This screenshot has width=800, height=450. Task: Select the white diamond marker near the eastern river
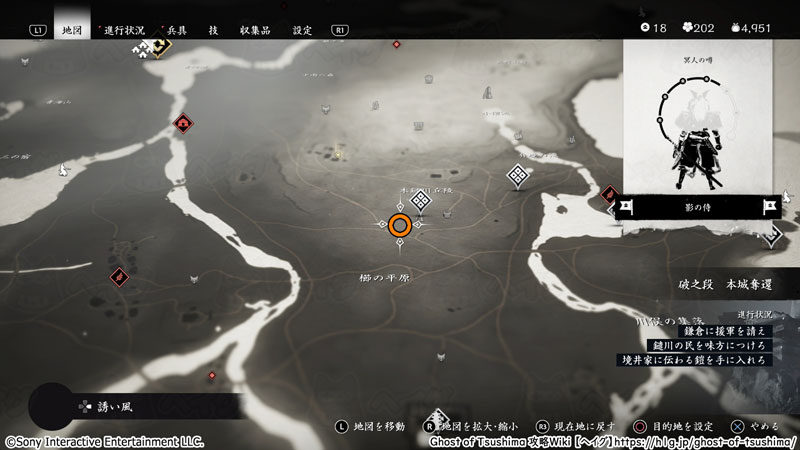click(x=517, y=176)
